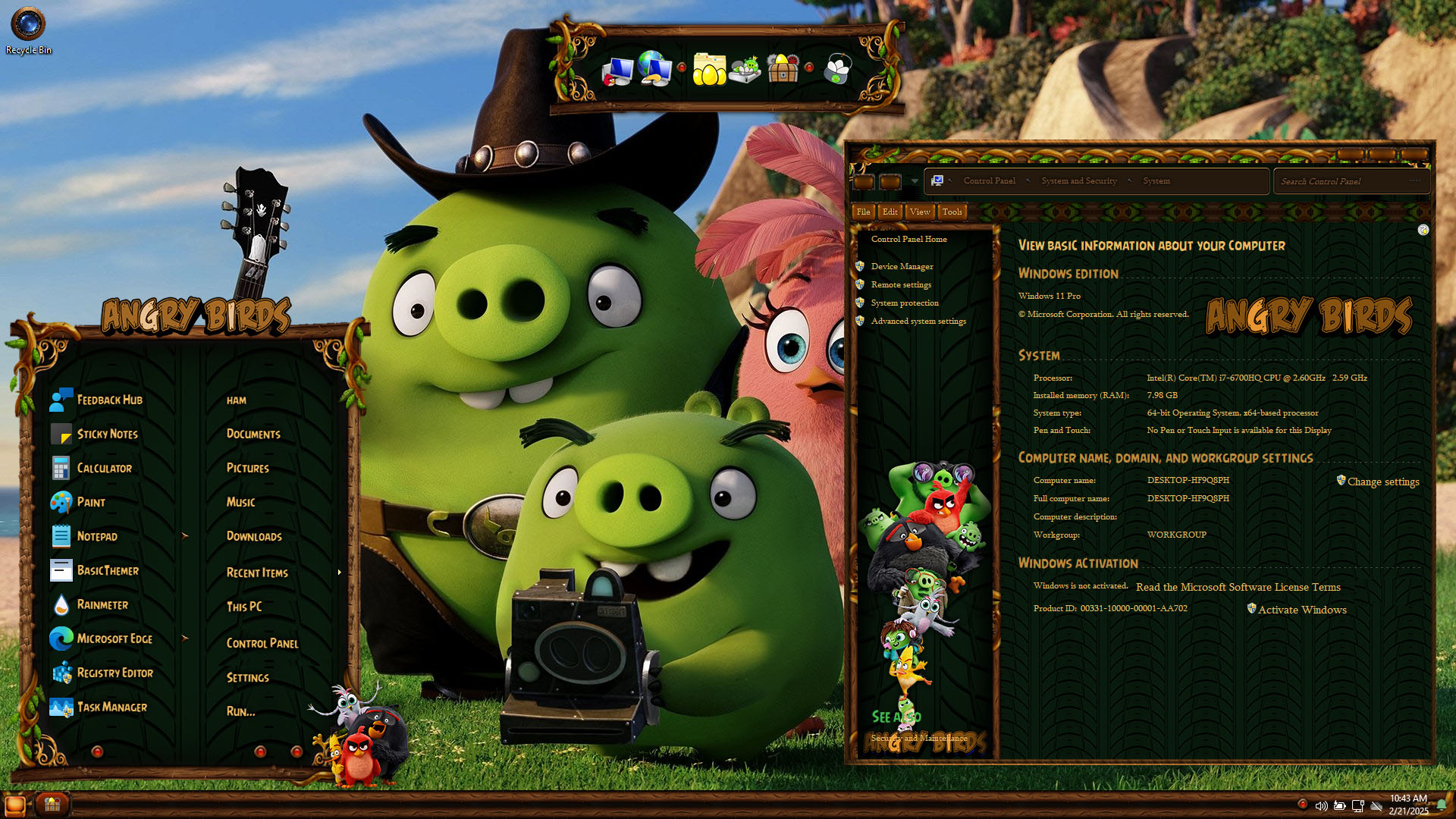Click System and Security in the address bar
The image size is (1456, 819).
[x=1078, y=181]
